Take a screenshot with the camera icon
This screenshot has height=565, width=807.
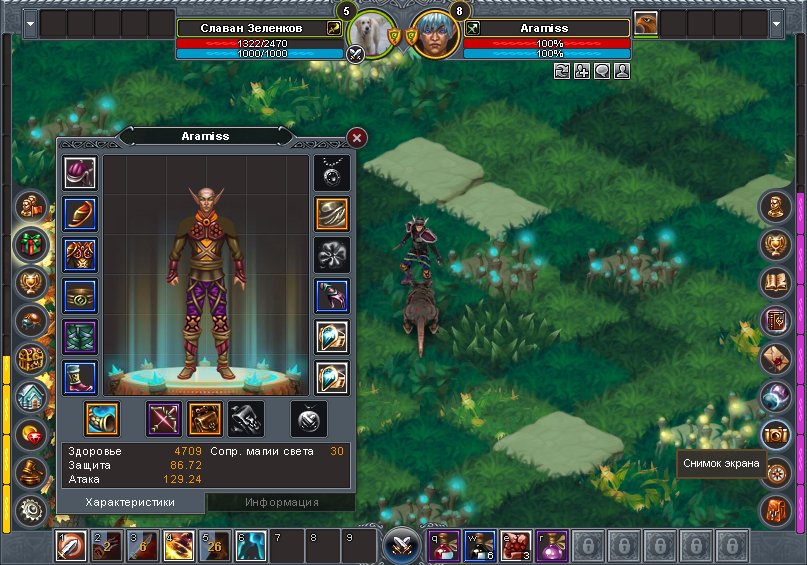click(x=775, y=433)
